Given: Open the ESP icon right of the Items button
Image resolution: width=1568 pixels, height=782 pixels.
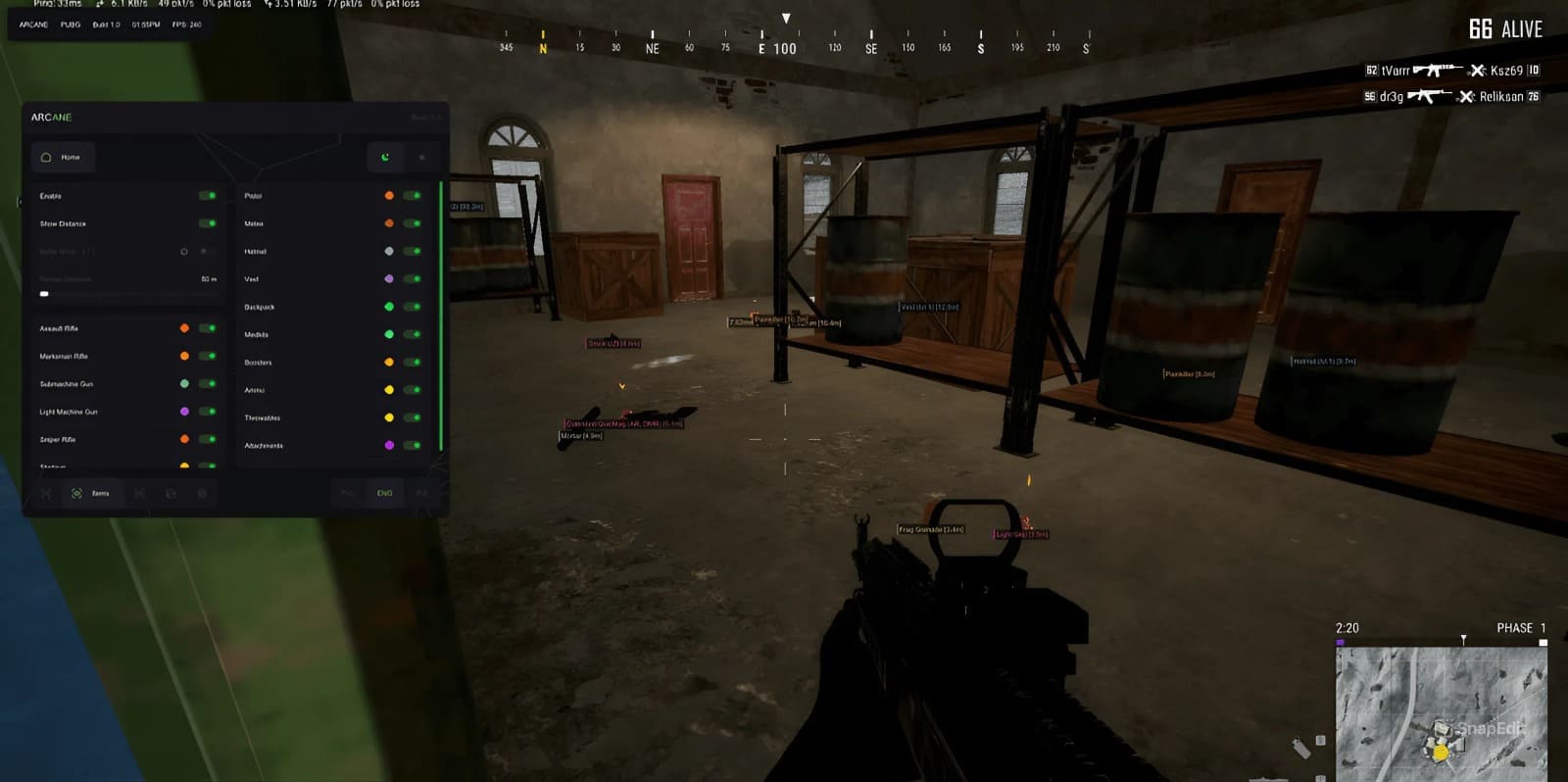Looking at the screenshot, I should click(x=141, y=493).
